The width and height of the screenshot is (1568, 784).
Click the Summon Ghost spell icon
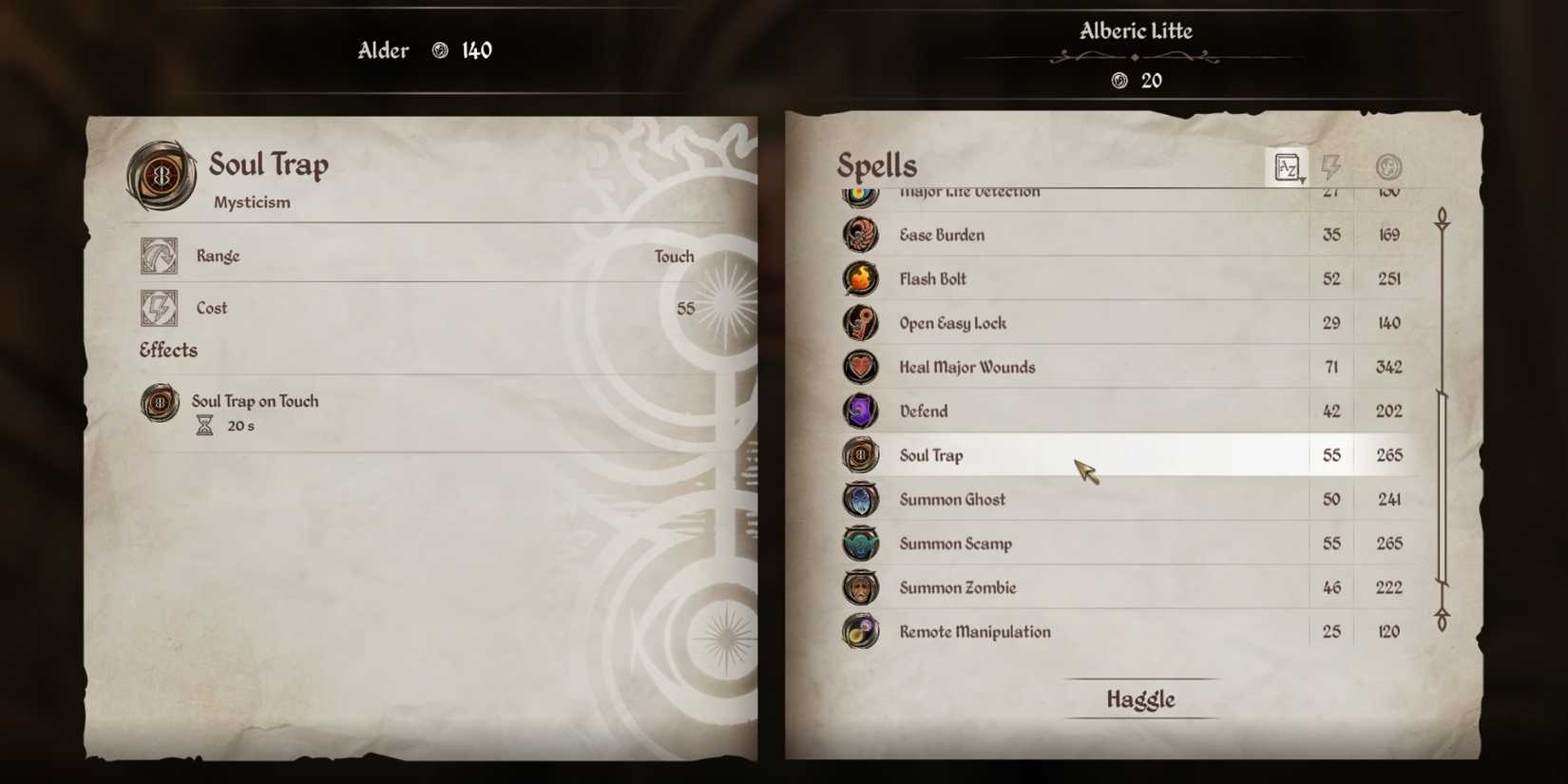[861, 499]
